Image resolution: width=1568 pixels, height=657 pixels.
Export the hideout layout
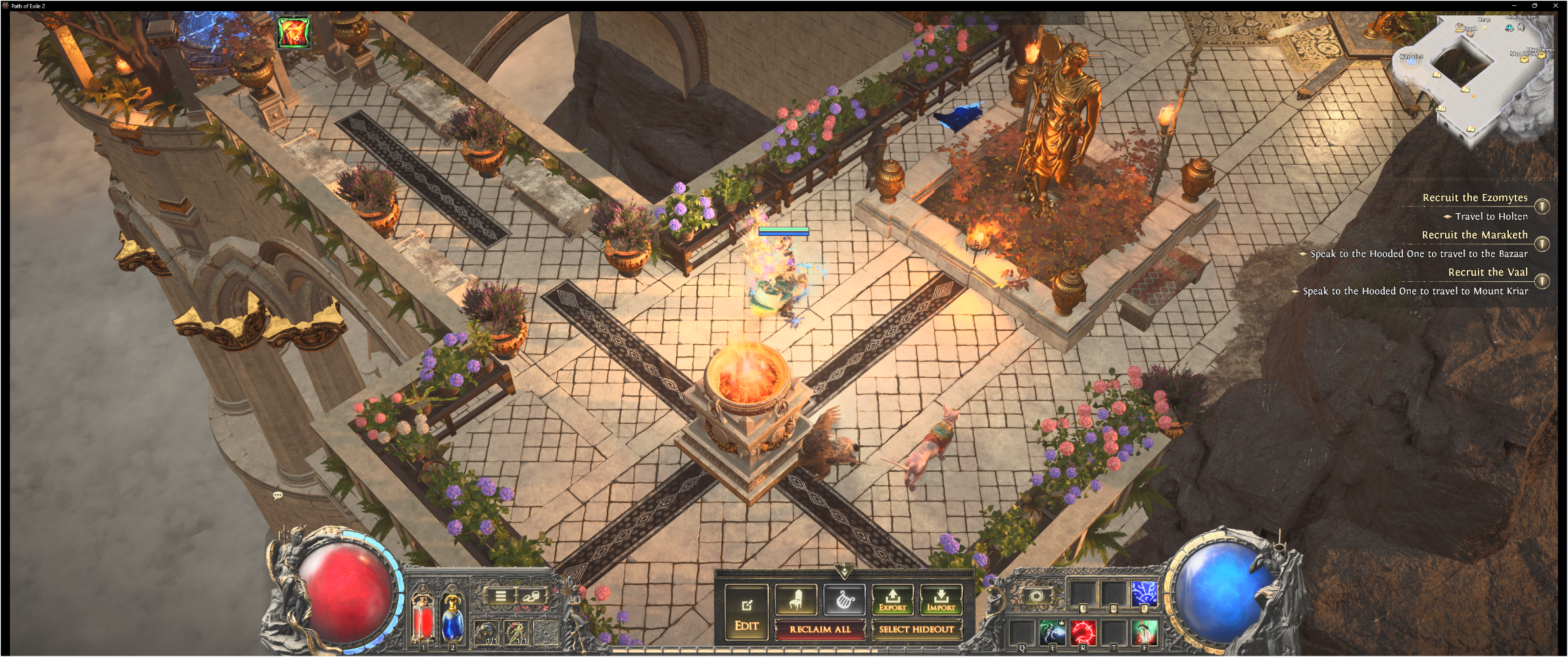click(x=892, y=599)
